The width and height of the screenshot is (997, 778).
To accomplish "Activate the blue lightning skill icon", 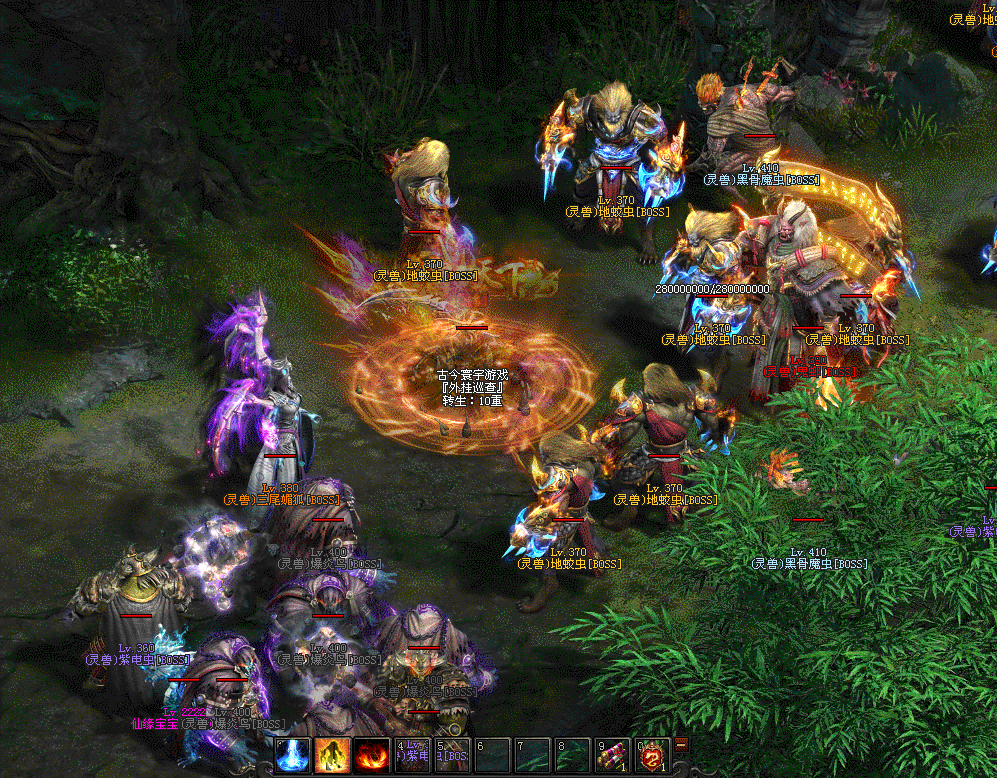I will pyautogui.click(x=293, y=755).
